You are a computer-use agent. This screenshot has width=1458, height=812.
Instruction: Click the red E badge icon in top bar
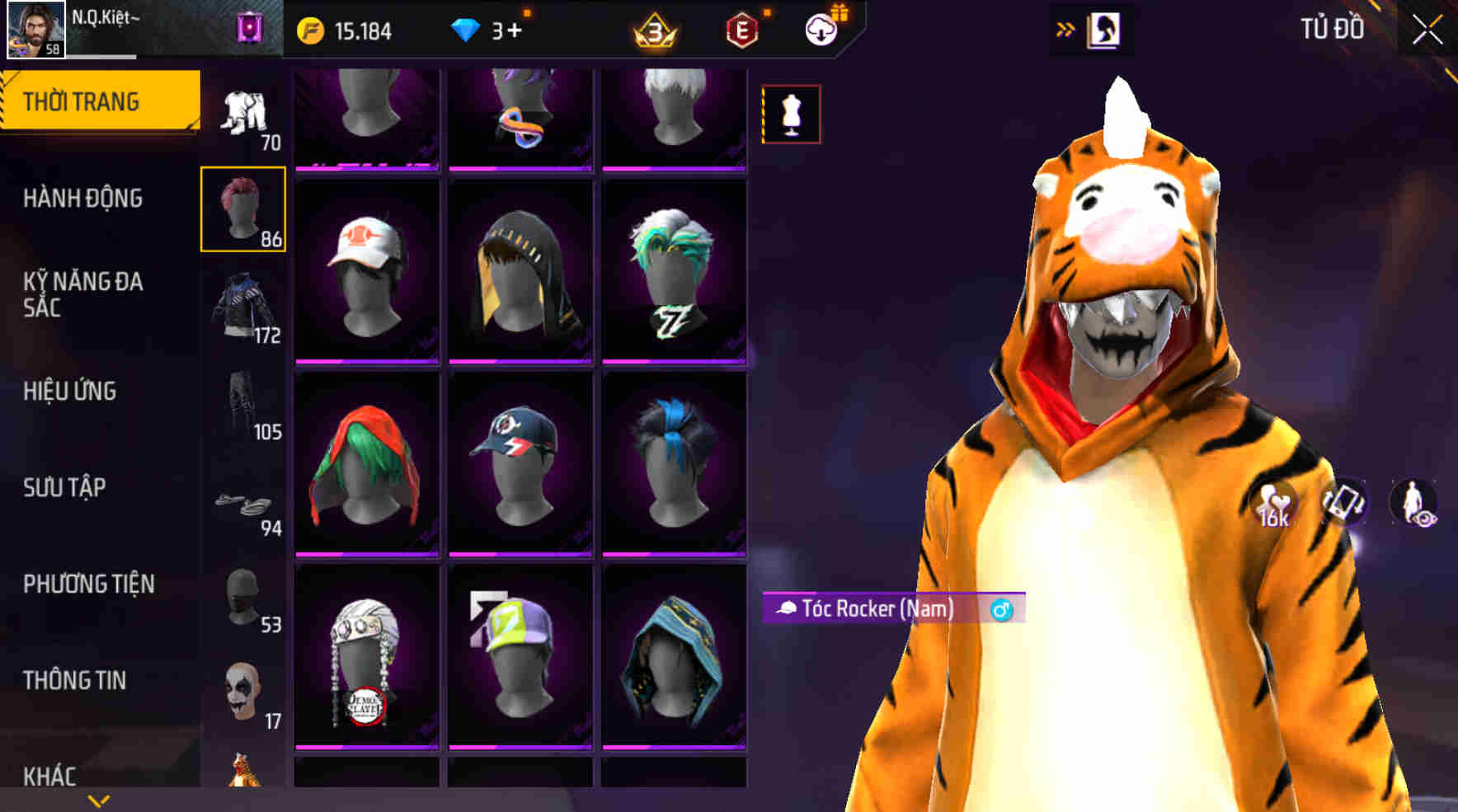coord(740,31)
